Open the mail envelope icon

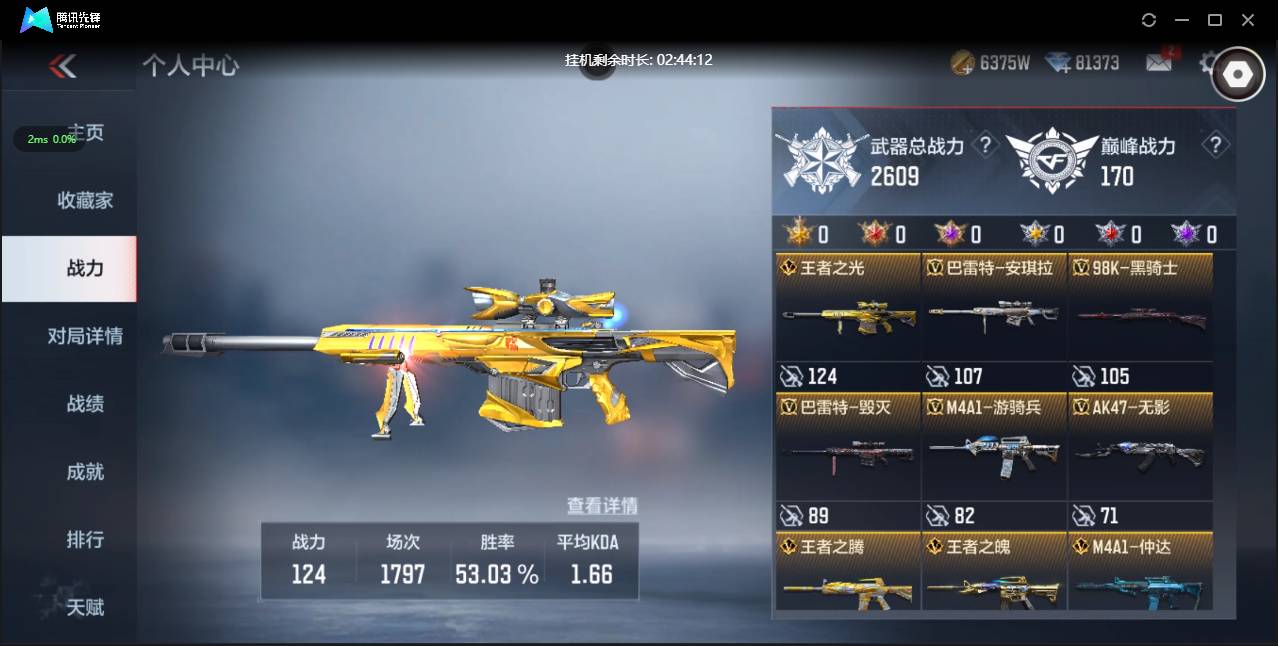[1158, 63]
